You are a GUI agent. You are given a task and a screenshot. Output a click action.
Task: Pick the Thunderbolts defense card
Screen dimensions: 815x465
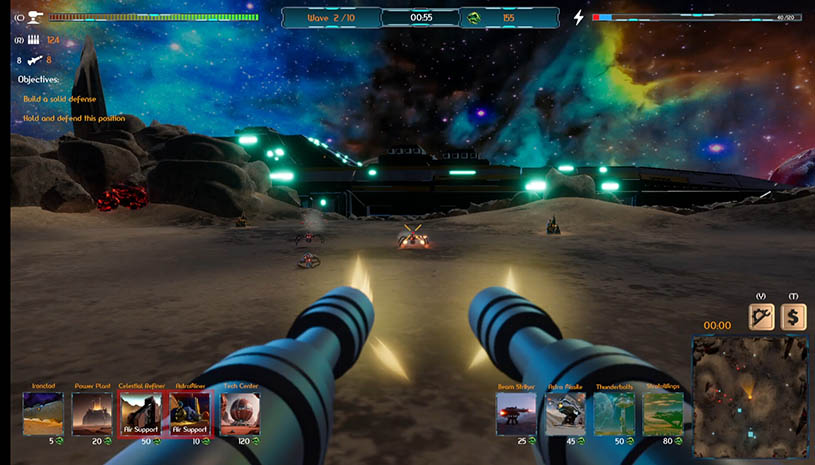tap(614, 413)
